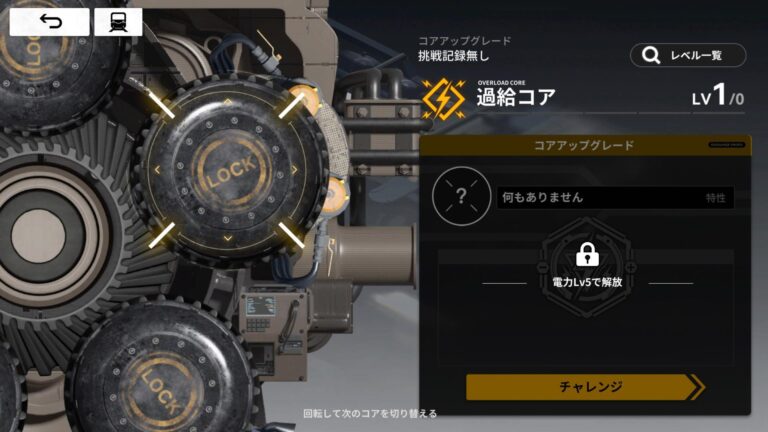Go back using the return arrow button
This screenshot has width=768, height=432.
tap(49, 22)
